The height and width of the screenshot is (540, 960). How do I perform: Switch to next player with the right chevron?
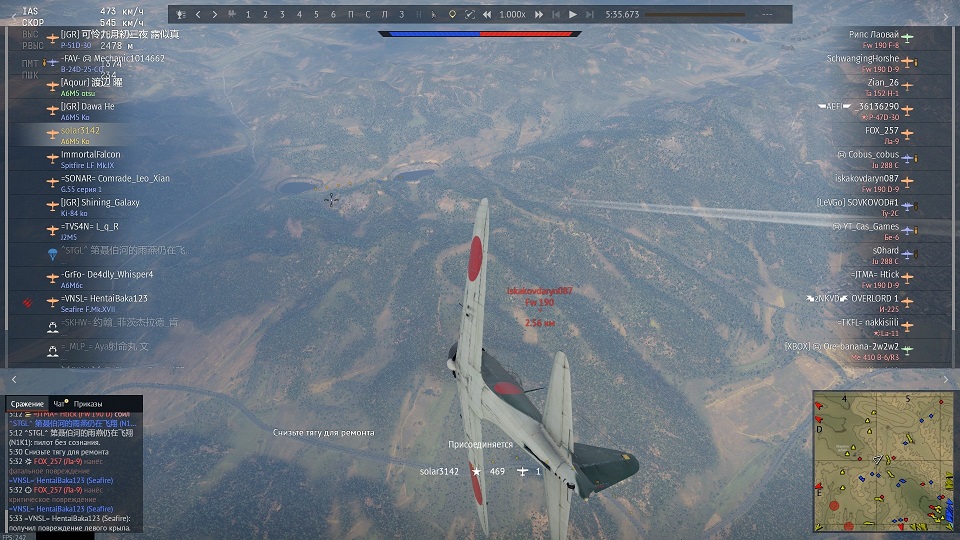coord(215,14)
